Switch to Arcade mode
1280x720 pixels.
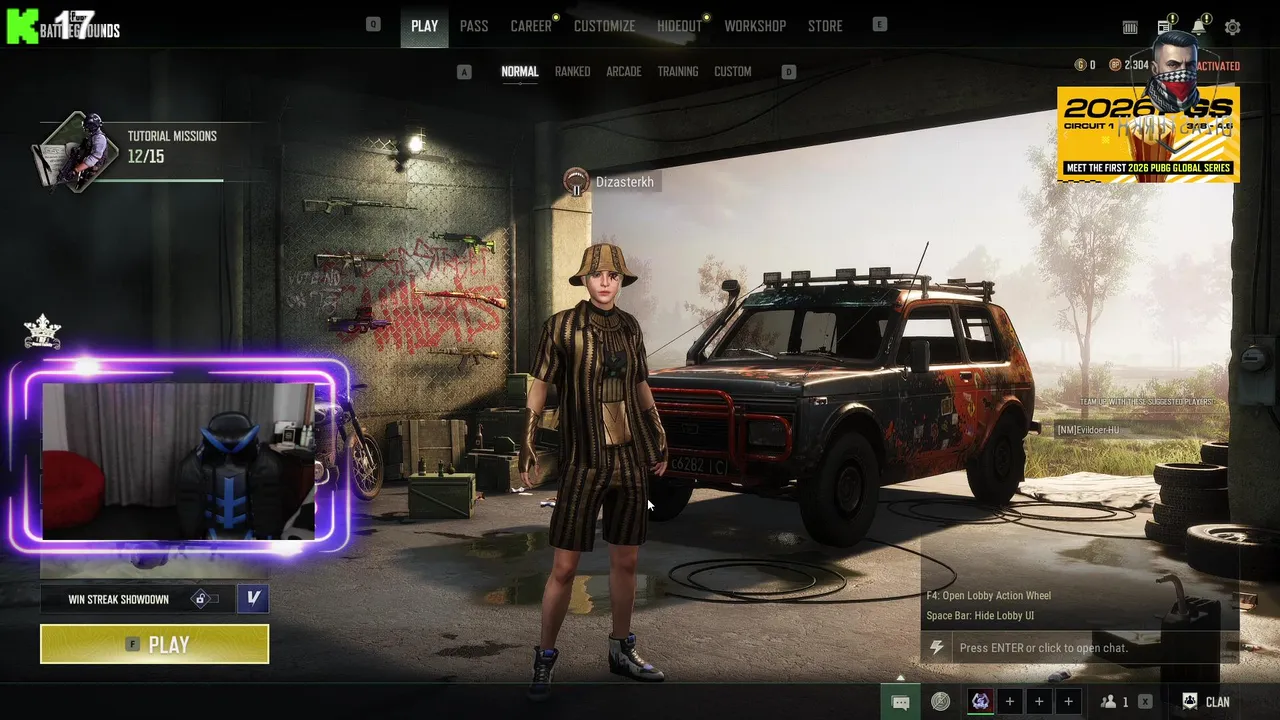pyautogui.click(x=623, y=72)
